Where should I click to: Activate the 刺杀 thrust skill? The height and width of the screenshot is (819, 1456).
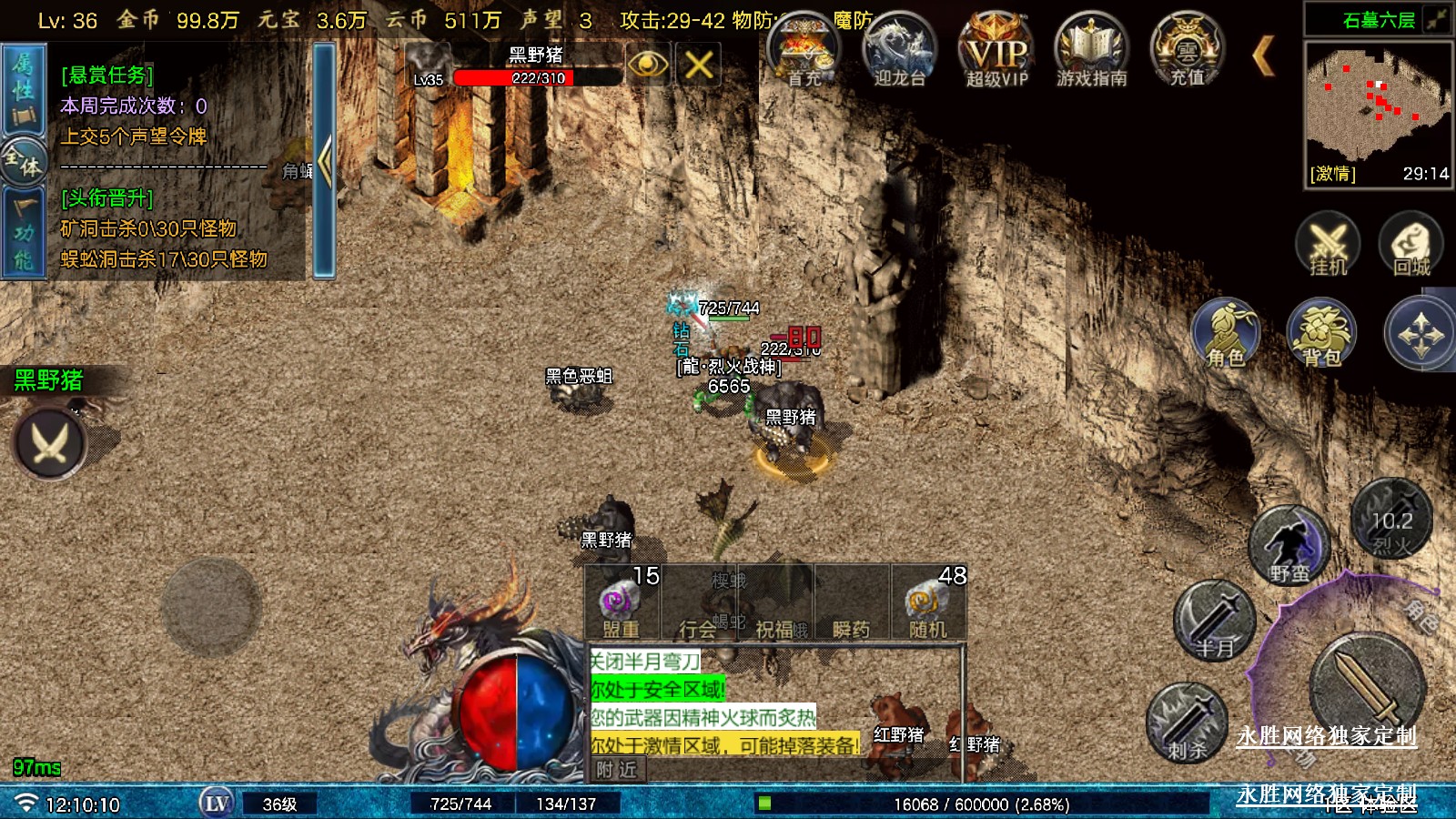click(1187, 723)
